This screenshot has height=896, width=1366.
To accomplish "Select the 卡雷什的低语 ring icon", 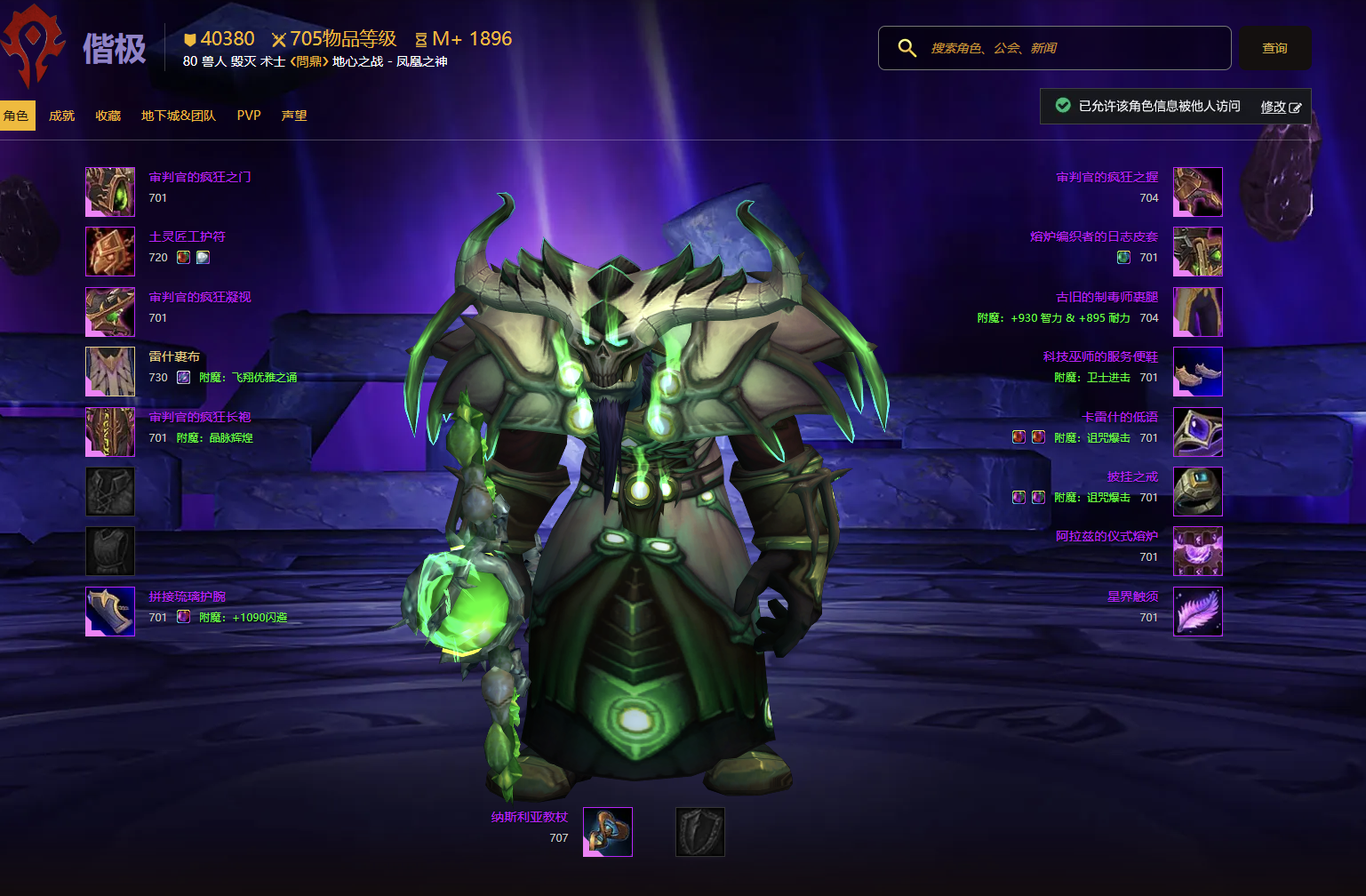I will (x=1198, y=432).
